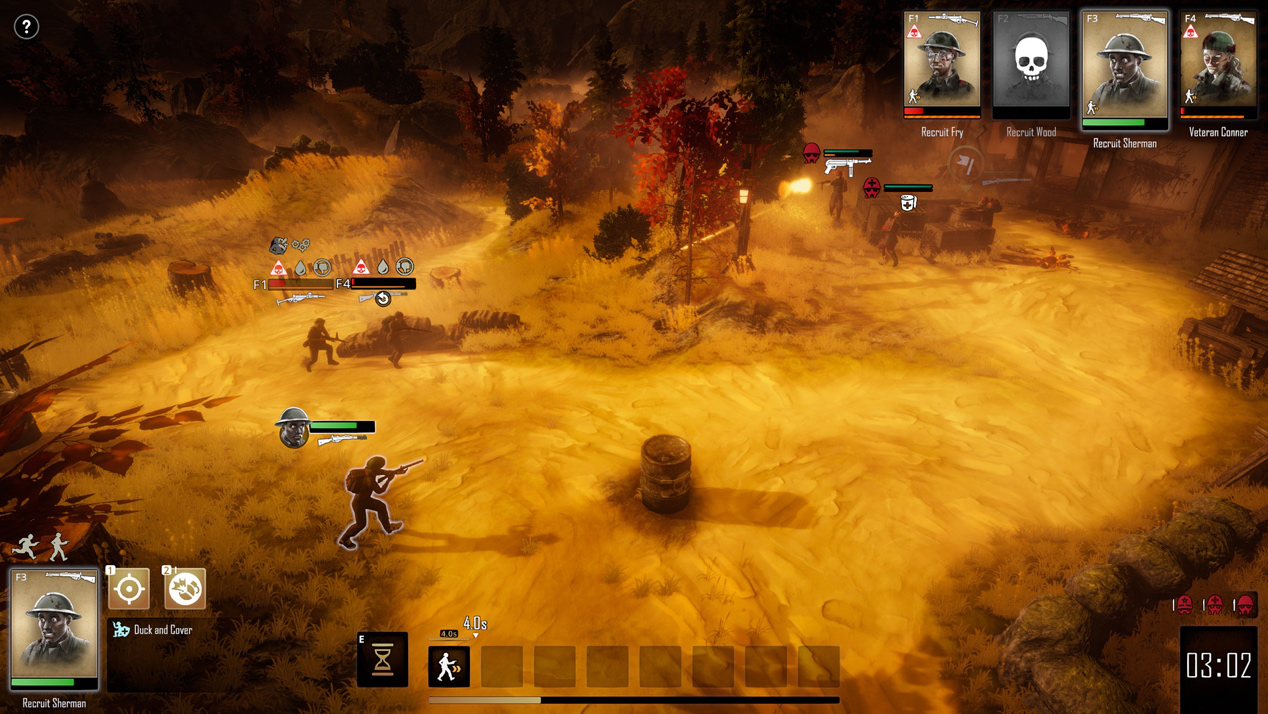
Task: Select Veteran Conner's squad card
Action: [1218, 64]
